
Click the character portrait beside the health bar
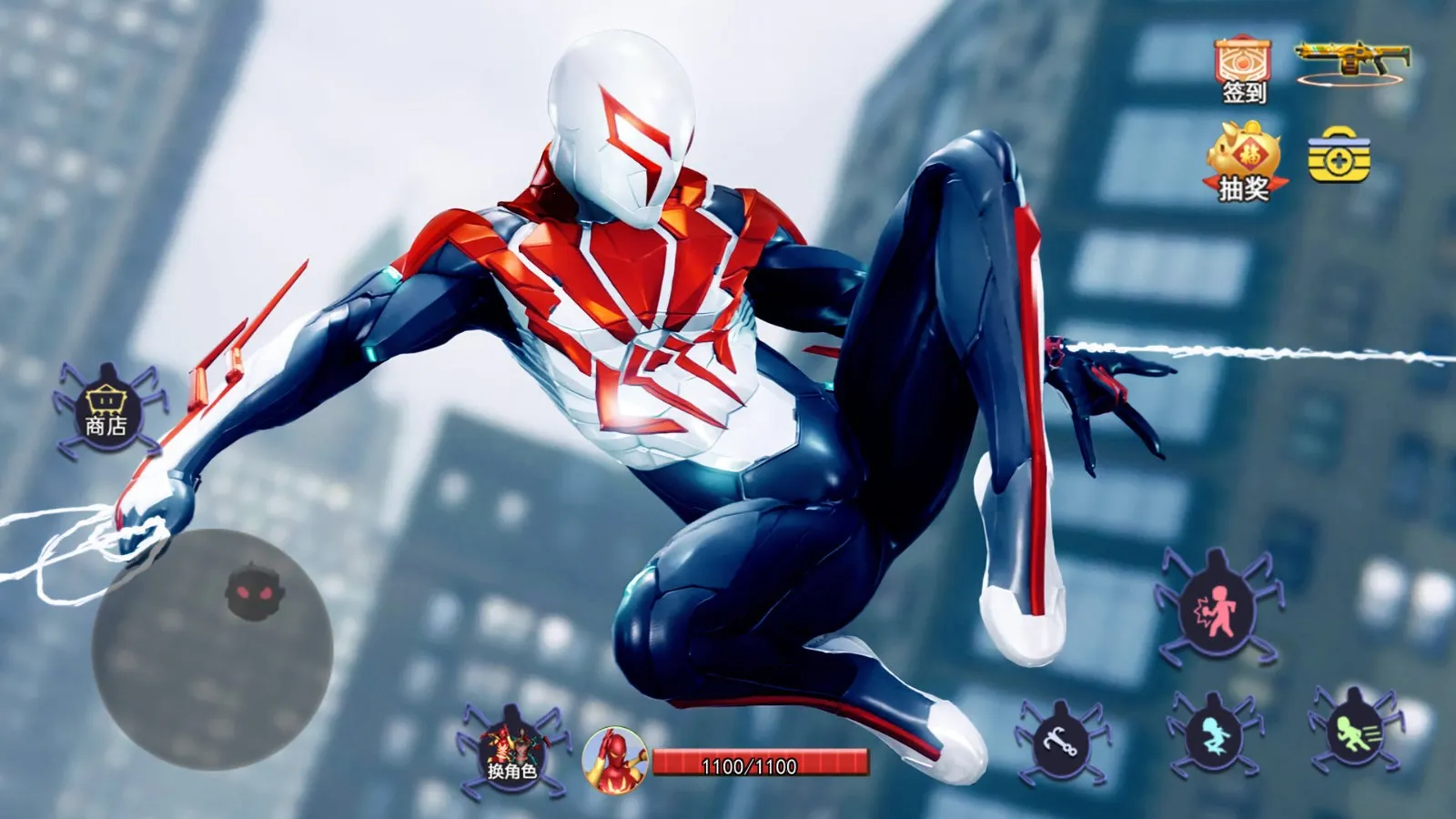[614, 759]
